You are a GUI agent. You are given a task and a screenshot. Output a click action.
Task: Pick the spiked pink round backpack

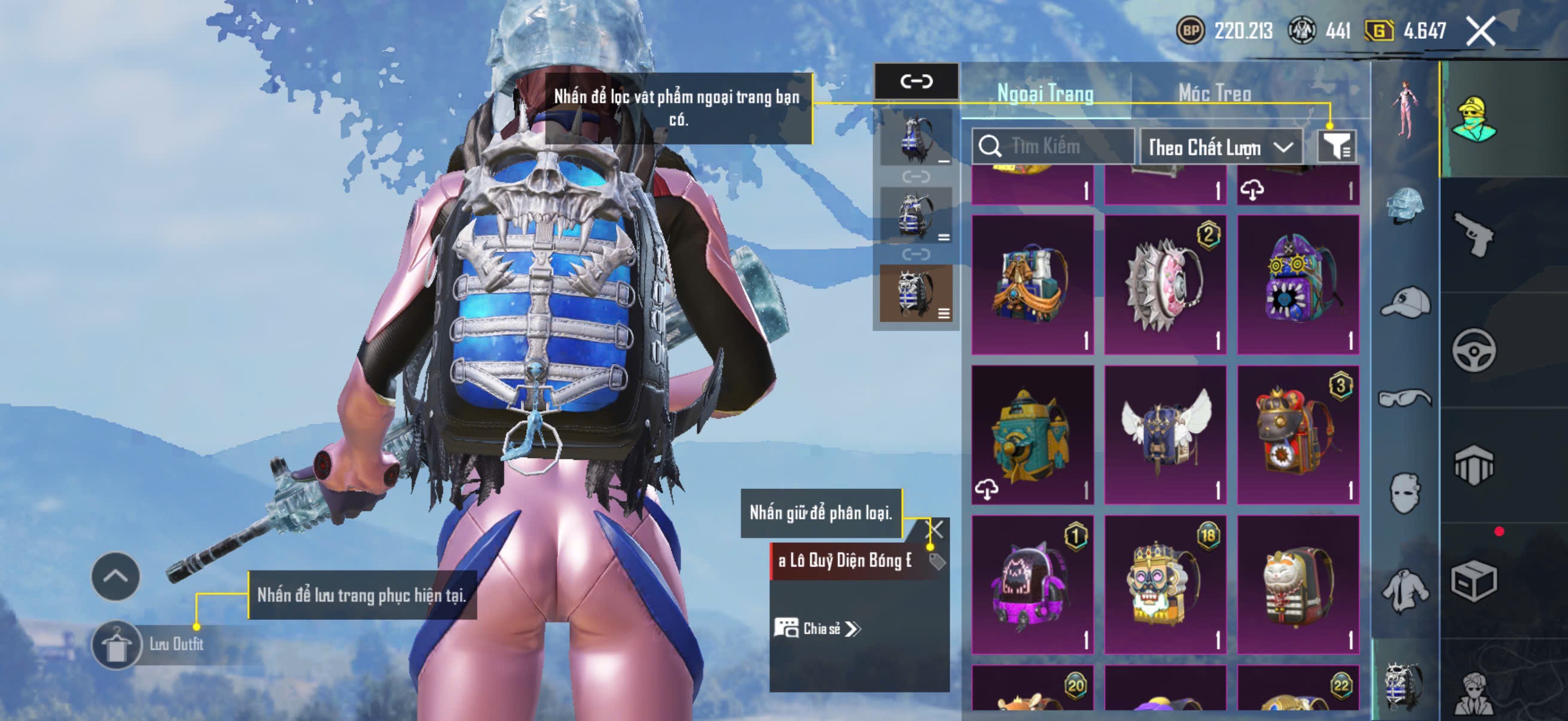coord(1165,284)
